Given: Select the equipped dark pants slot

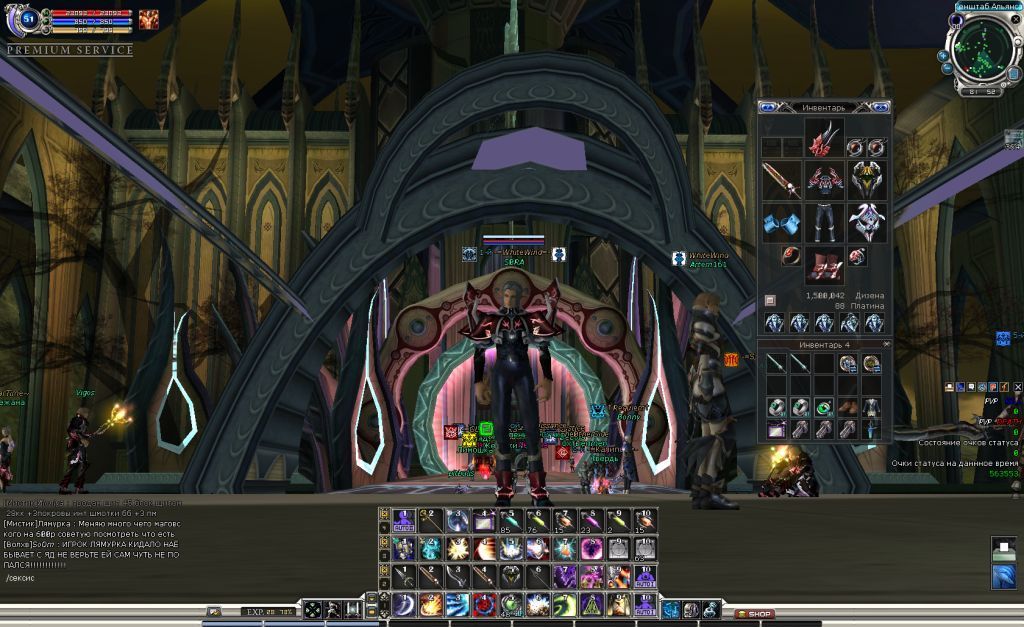Looking at the screenshot, I should point(825,222).
